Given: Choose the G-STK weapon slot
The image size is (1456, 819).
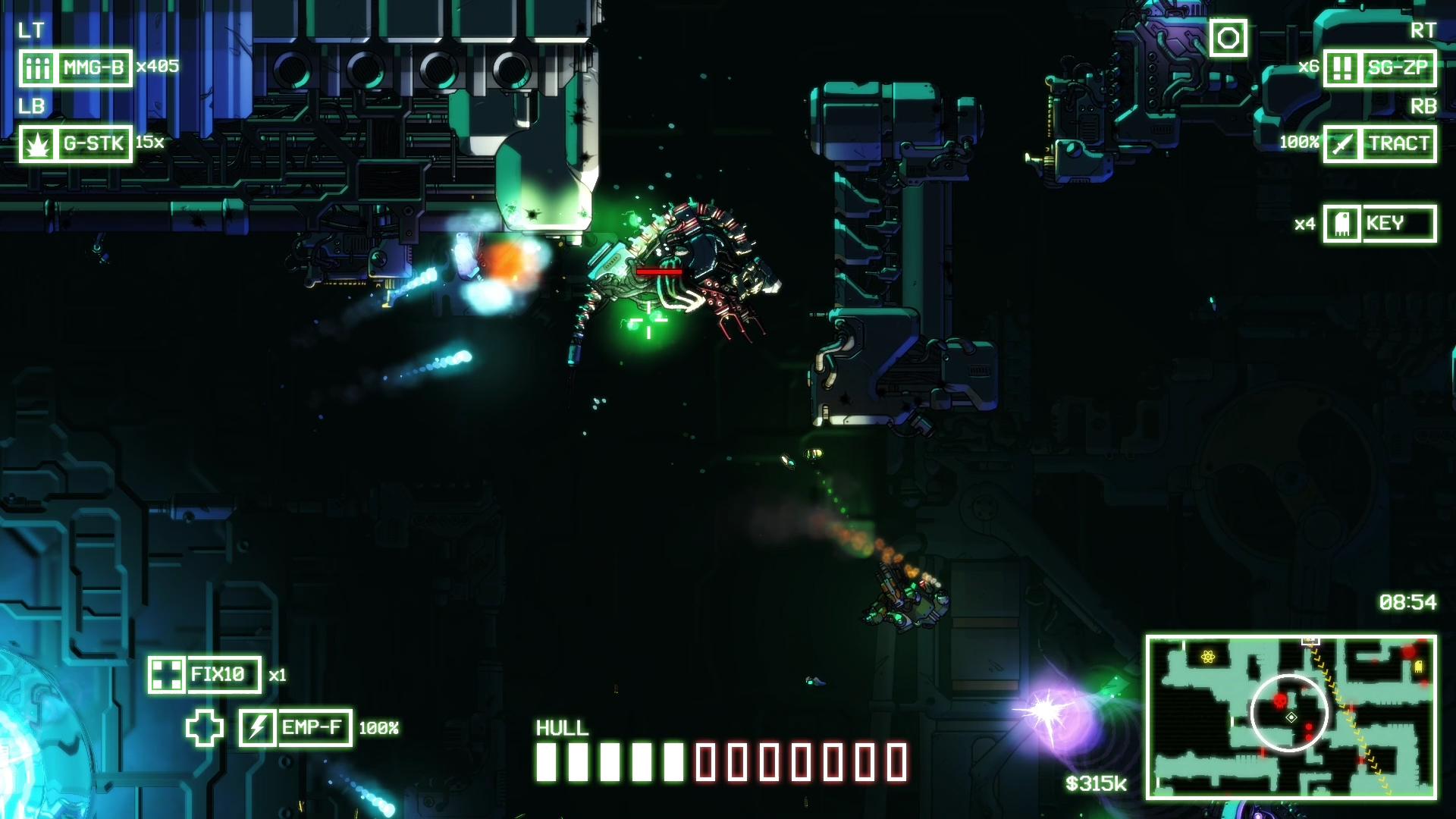Looking at the screenshot, I should point(76,144).
